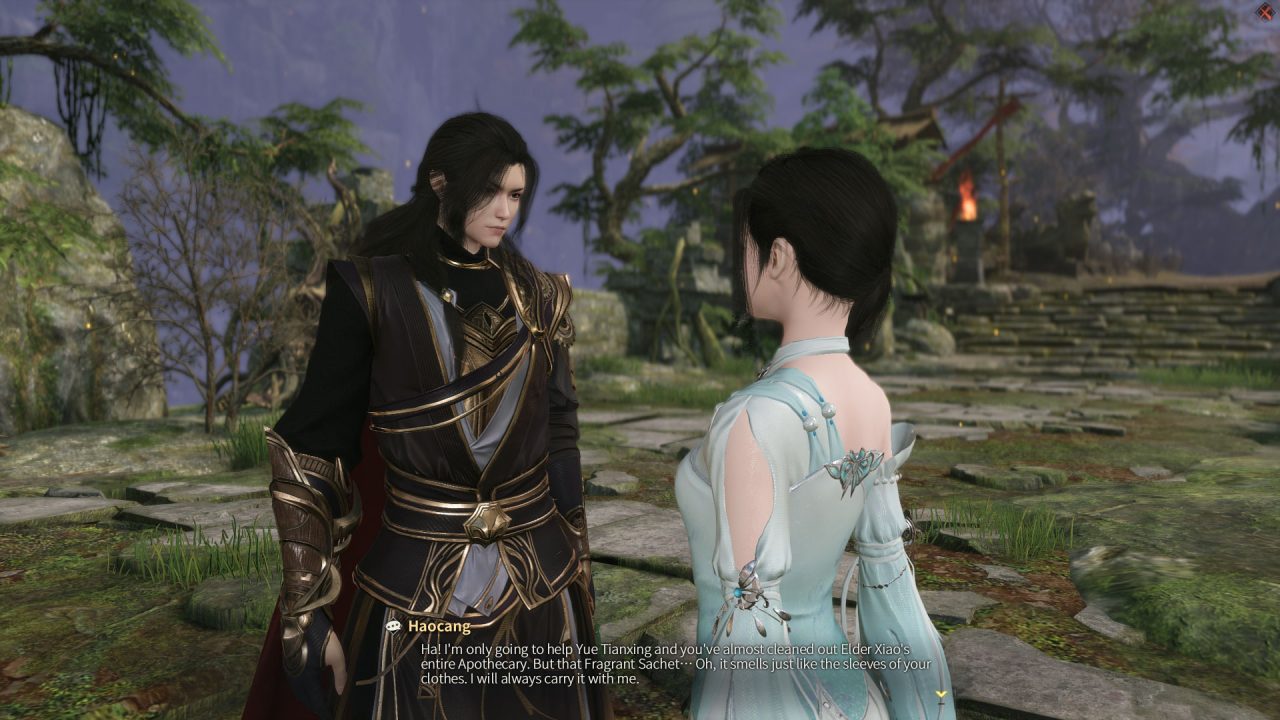This screenshot has height=720, width=1280.
Task: Click the chat bubble glyph in the dialogue header
Action: pos(393,625)
